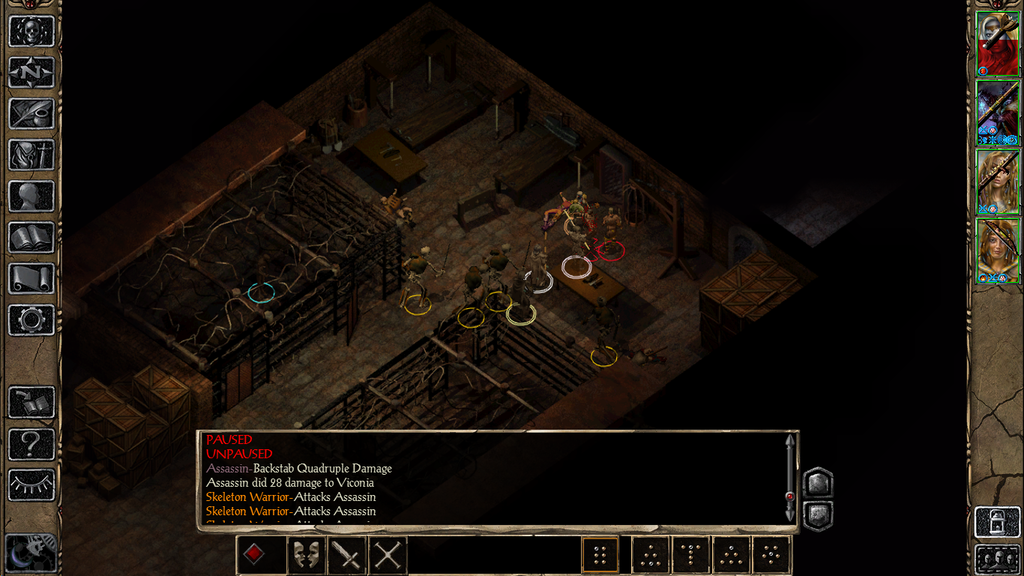Viewport: 1024px width, 576px height.
Task: Click the question mark help button
Action: click(31, 443)
